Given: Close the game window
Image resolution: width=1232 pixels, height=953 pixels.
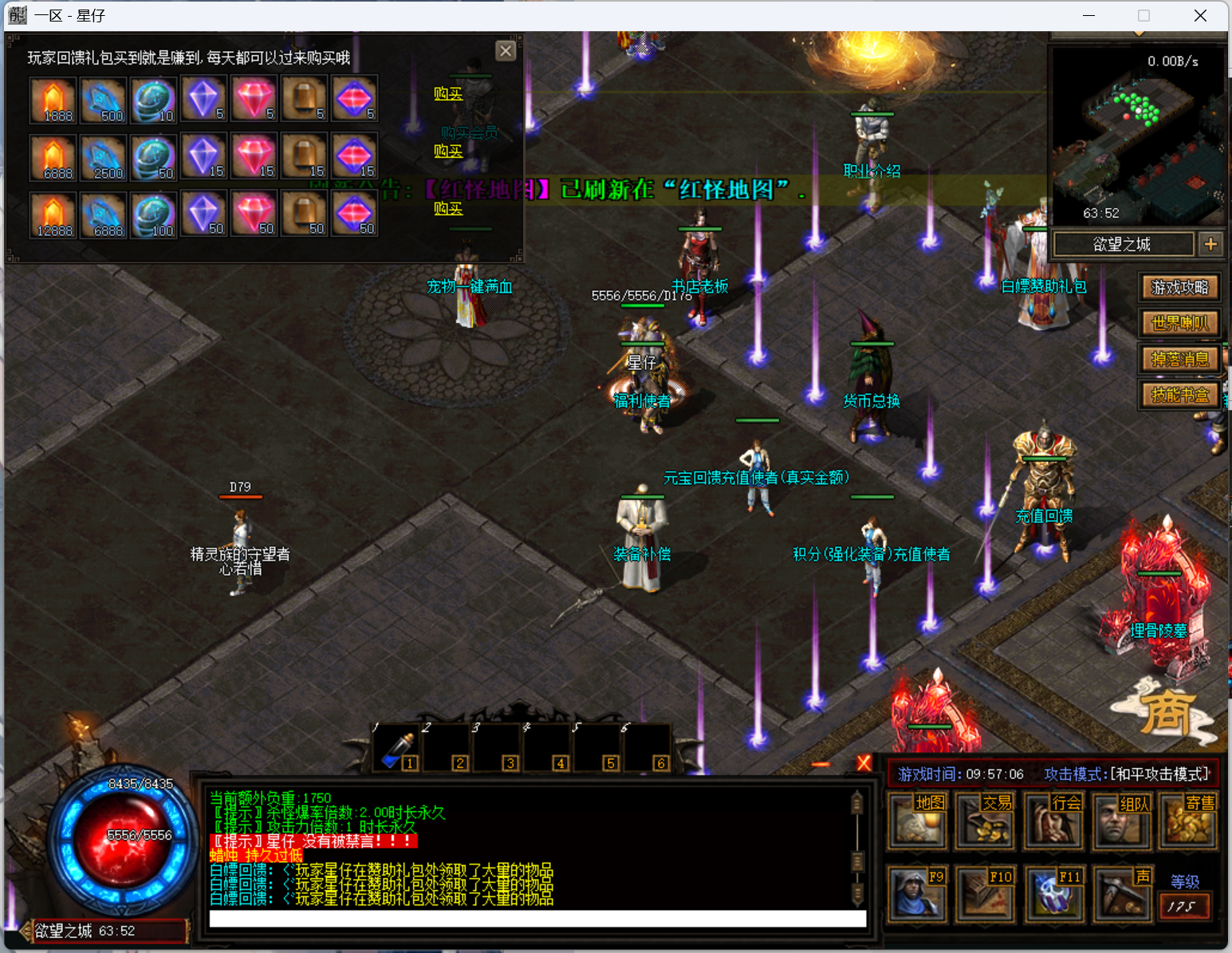Looking at the screenshot, I should click(x=1200, y=16).
